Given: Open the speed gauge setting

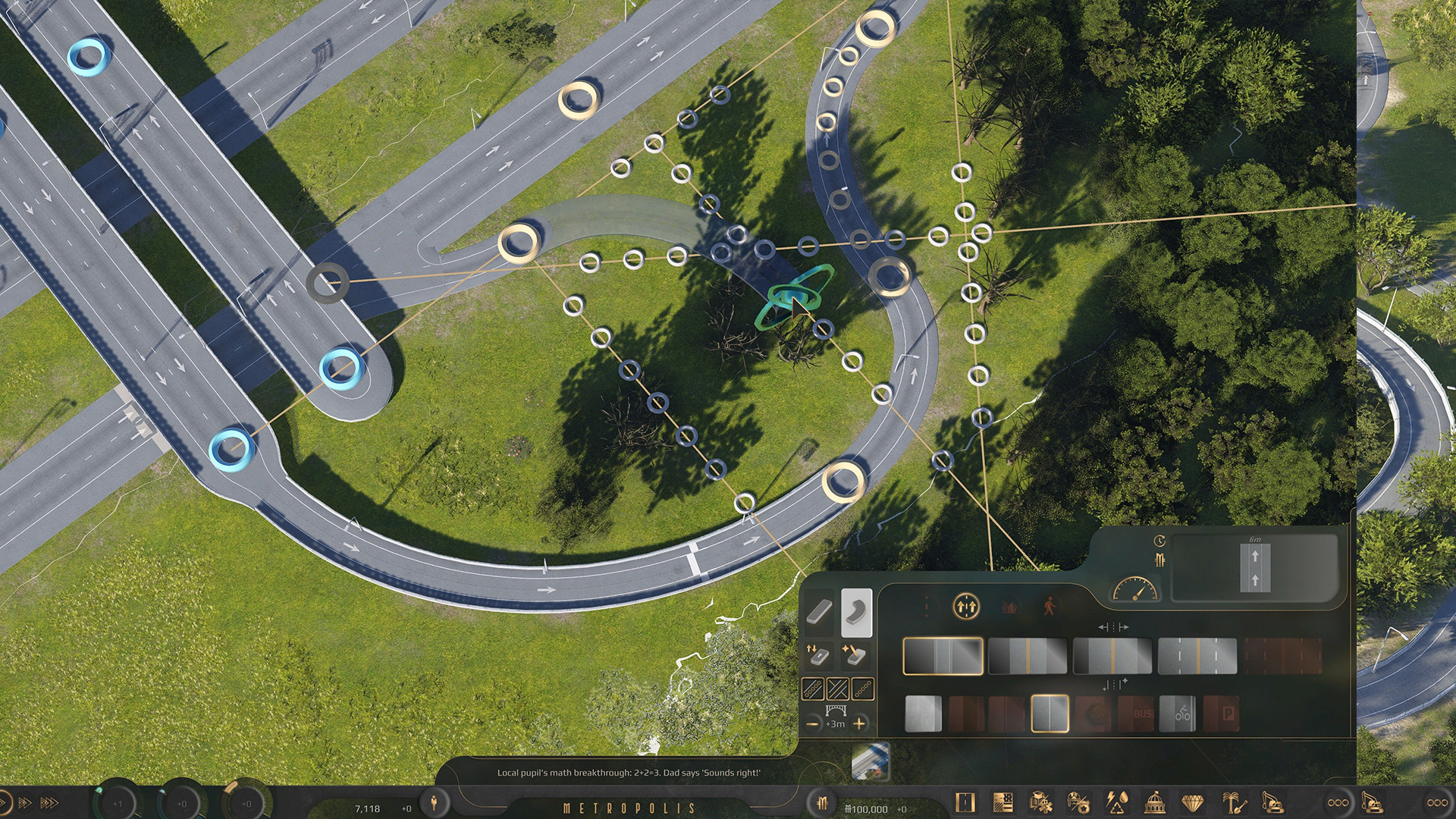Looking at the screenshot, I should pos(1134,590).
